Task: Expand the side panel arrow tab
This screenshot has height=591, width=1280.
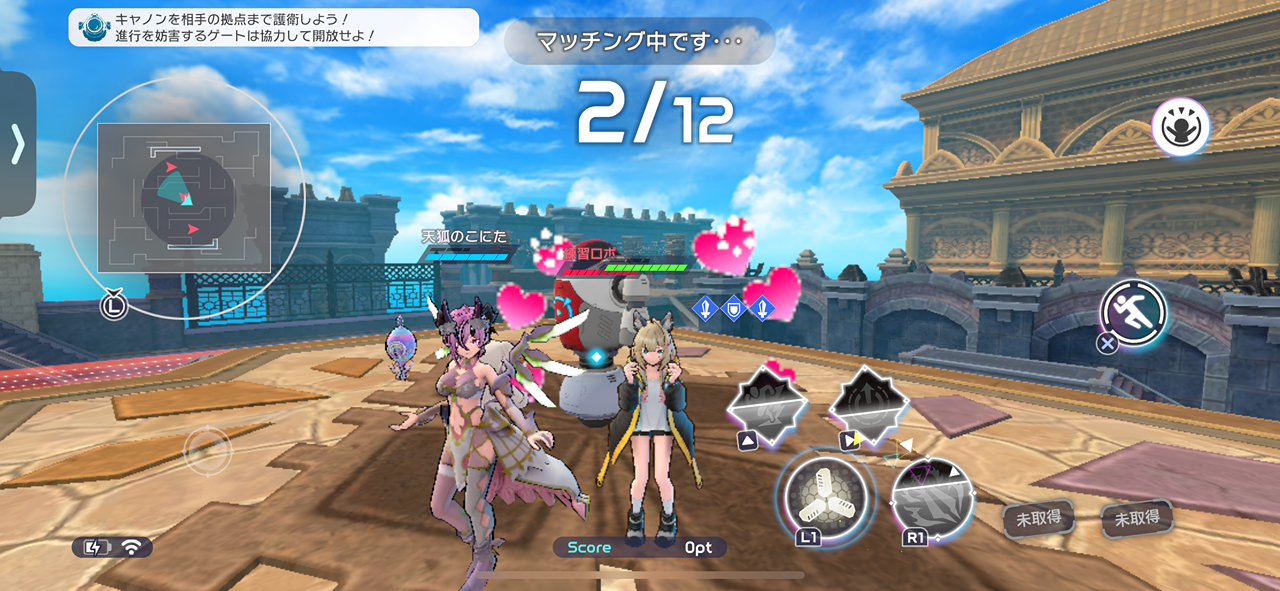Action: [x=17, y=145]
